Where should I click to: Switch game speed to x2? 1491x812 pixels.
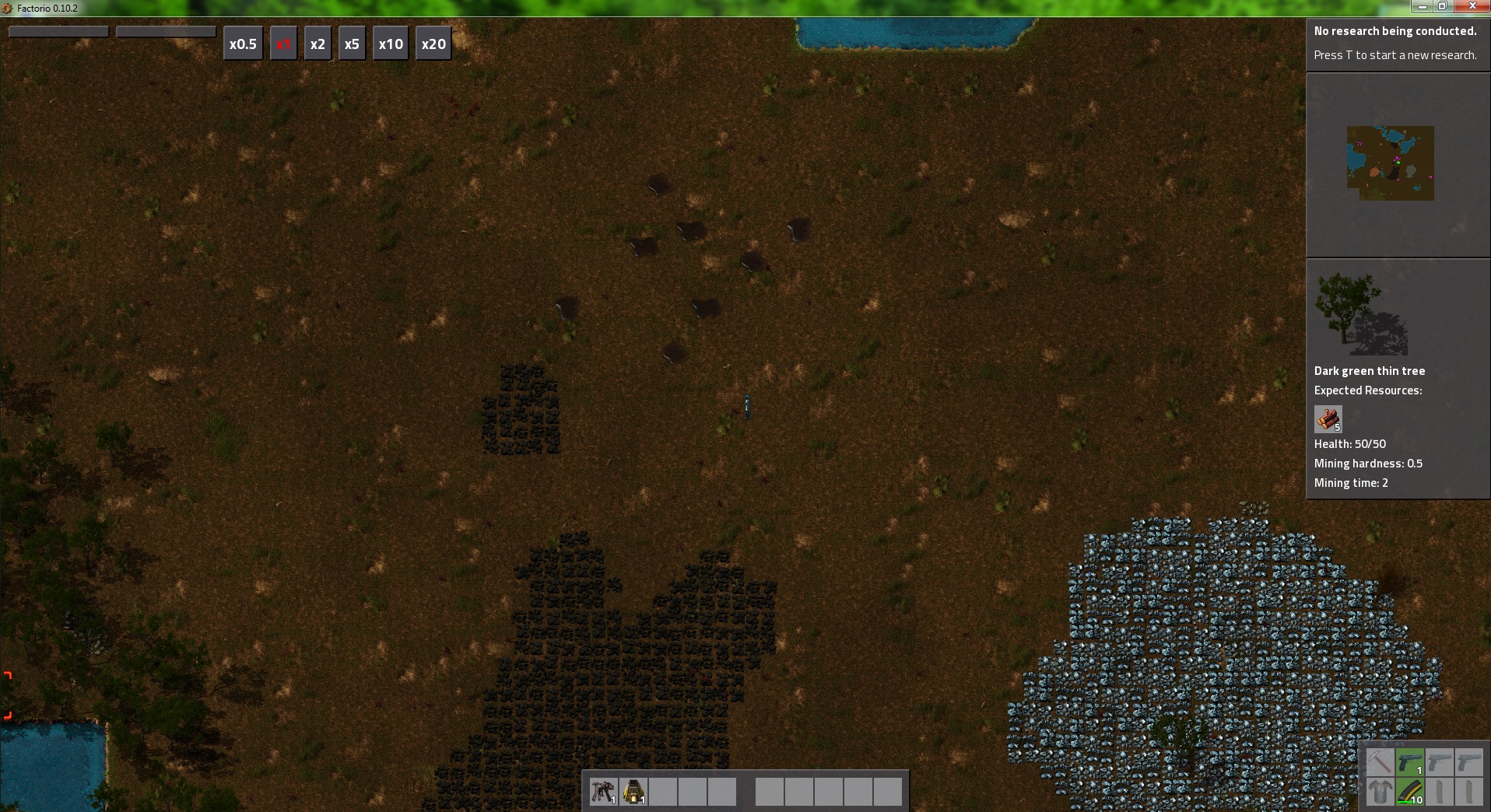coord(317,44)
